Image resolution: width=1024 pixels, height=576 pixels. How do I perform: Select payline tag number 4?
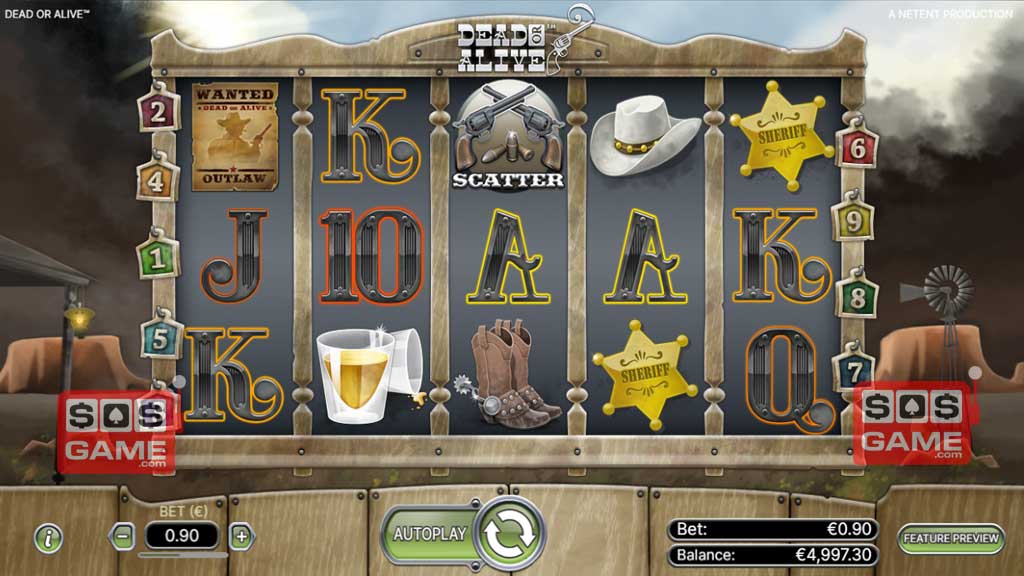[157, 182]
